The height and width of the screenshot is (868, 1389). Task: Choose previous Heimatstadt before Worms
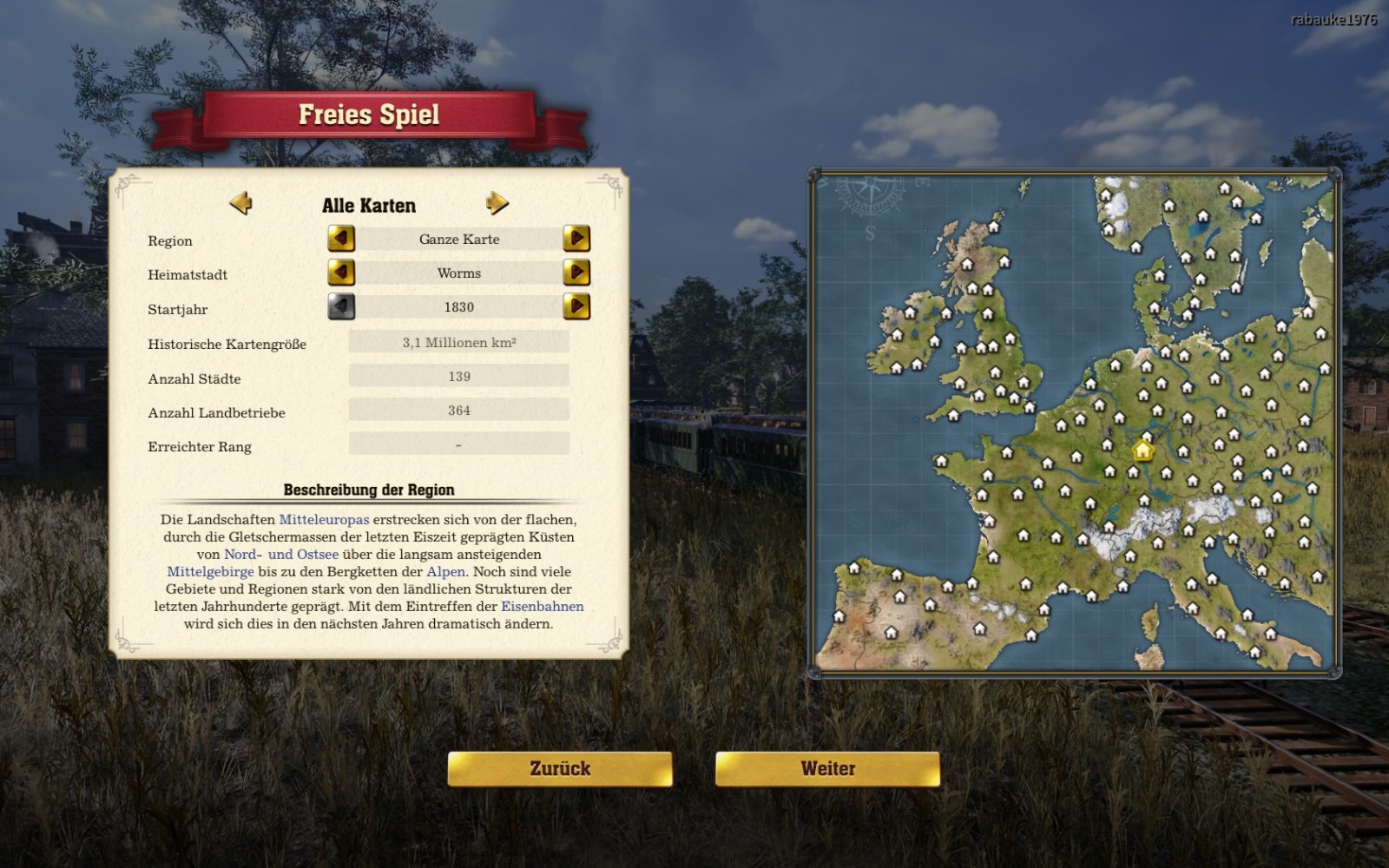coord(341,273)
